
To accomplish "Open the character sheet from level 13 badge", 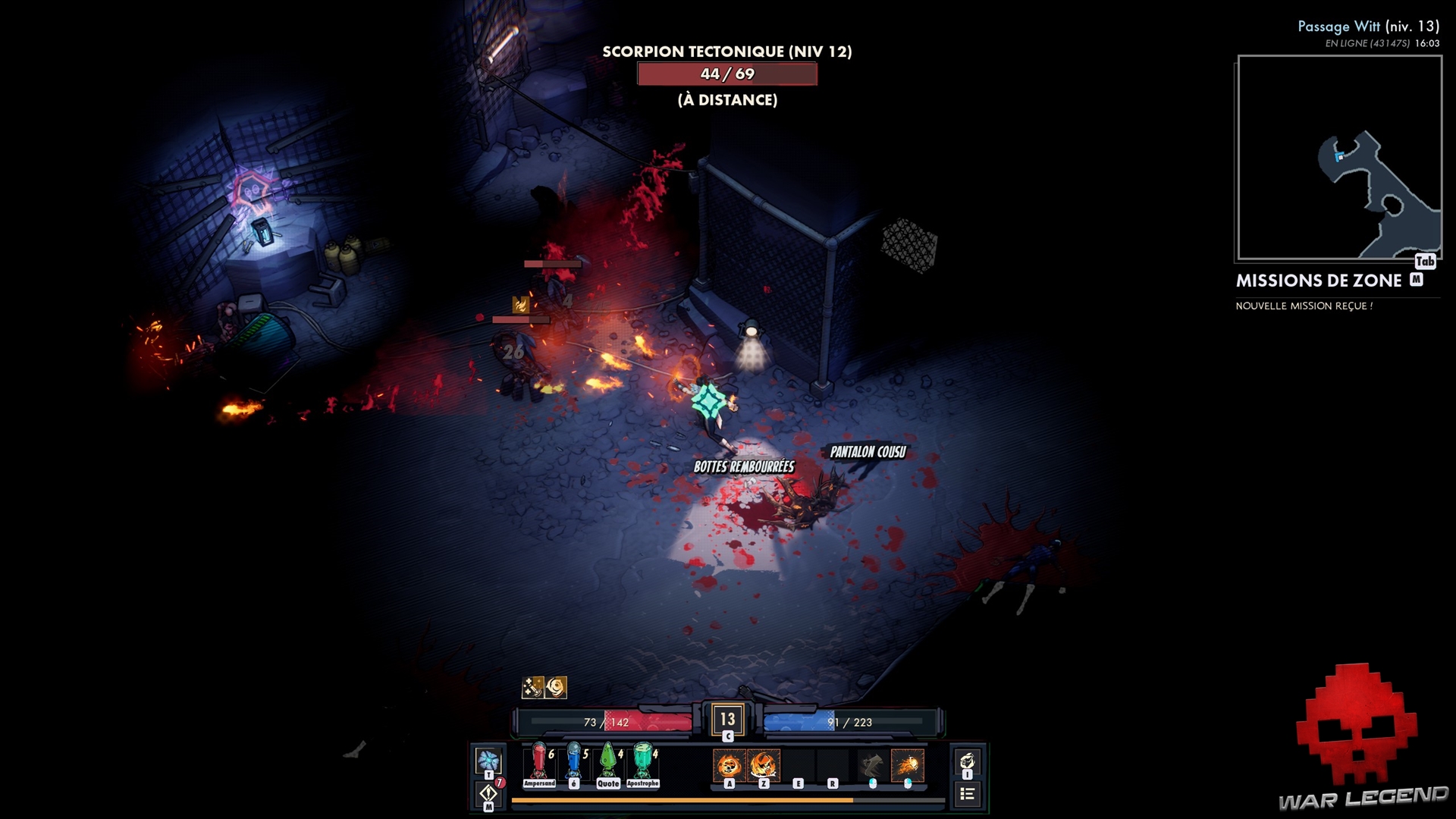I will [727, 720].
